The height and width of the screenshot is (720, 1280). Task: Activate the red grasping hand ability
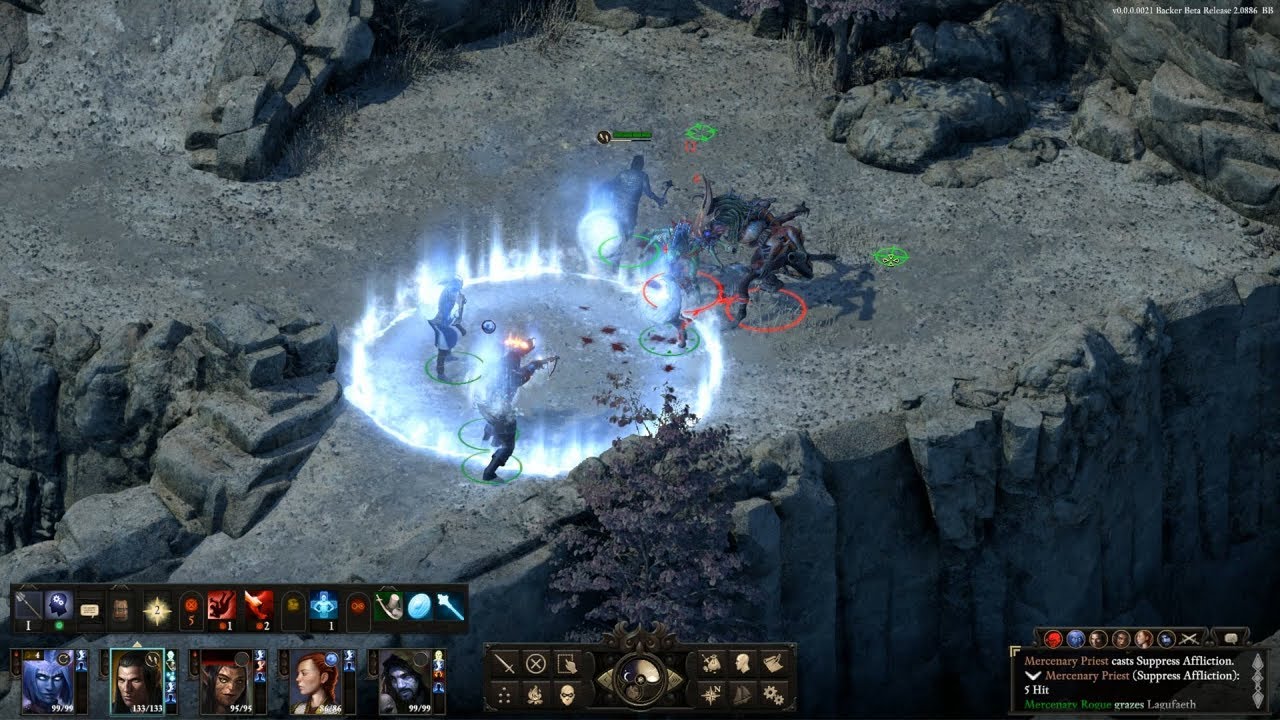point(221,606)
